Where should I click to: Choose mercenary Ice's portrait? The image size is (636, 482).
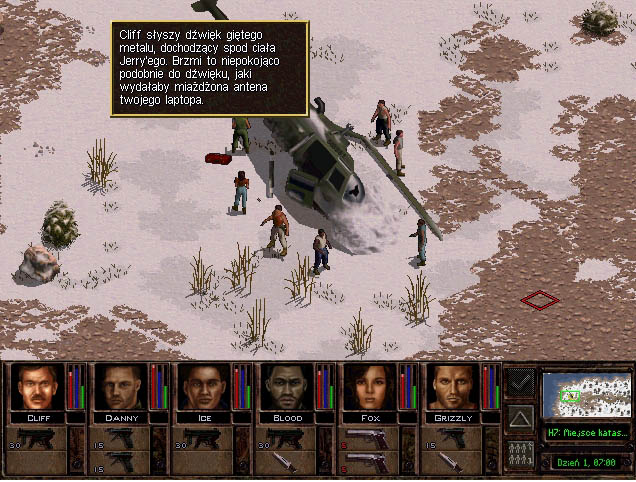click(x=204, y=387)
